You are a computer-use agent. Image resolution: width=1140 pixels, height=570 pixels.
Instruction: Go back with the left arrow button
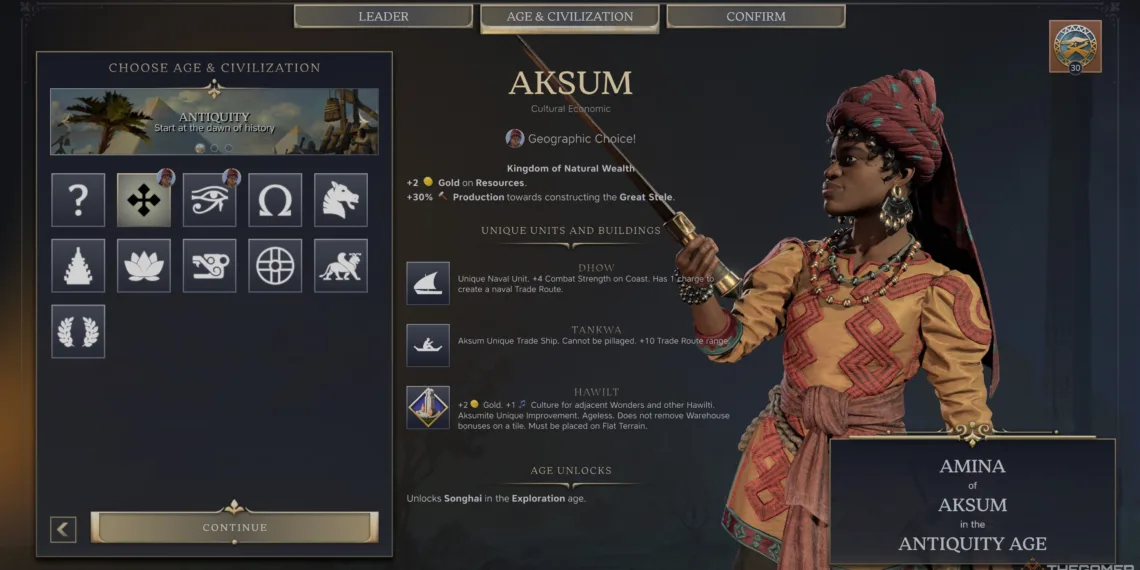(x=63, y=528)
